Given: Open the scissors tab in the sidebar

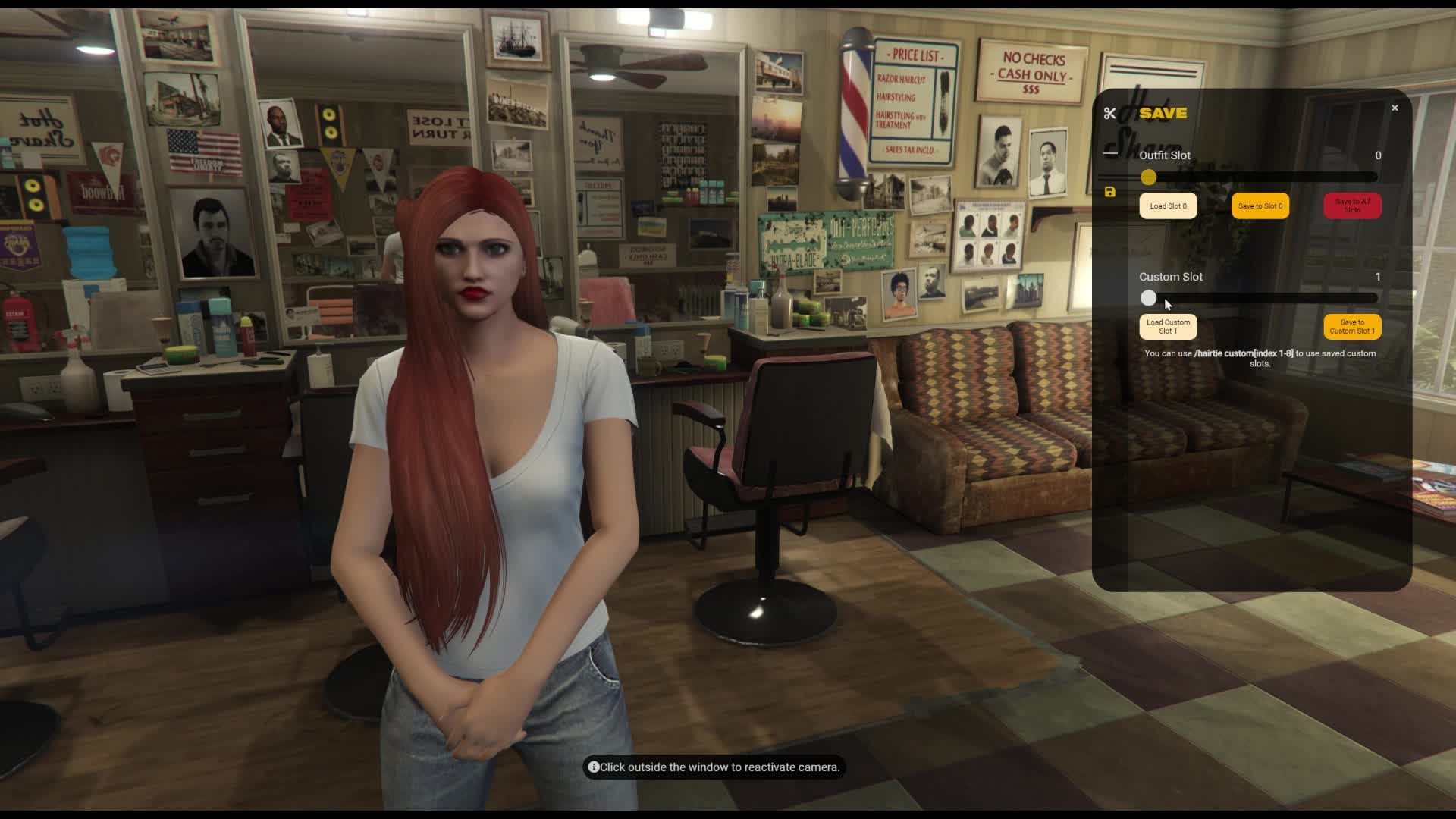Looking at the screenshot, I should (x=1110, y=114).
